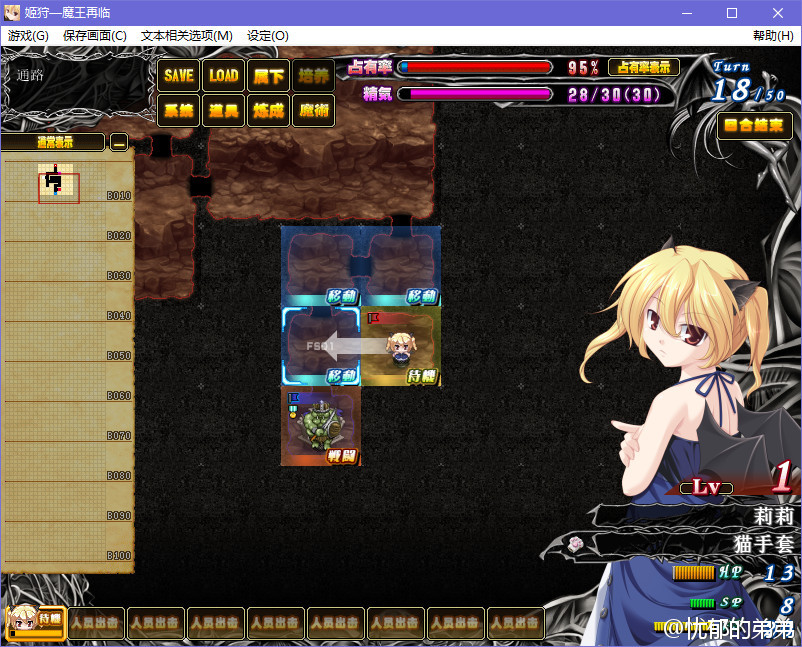The height and width of the screenshot is (647, 802).
Task: Open the 属下 subordinates menu
Action: 268,75
